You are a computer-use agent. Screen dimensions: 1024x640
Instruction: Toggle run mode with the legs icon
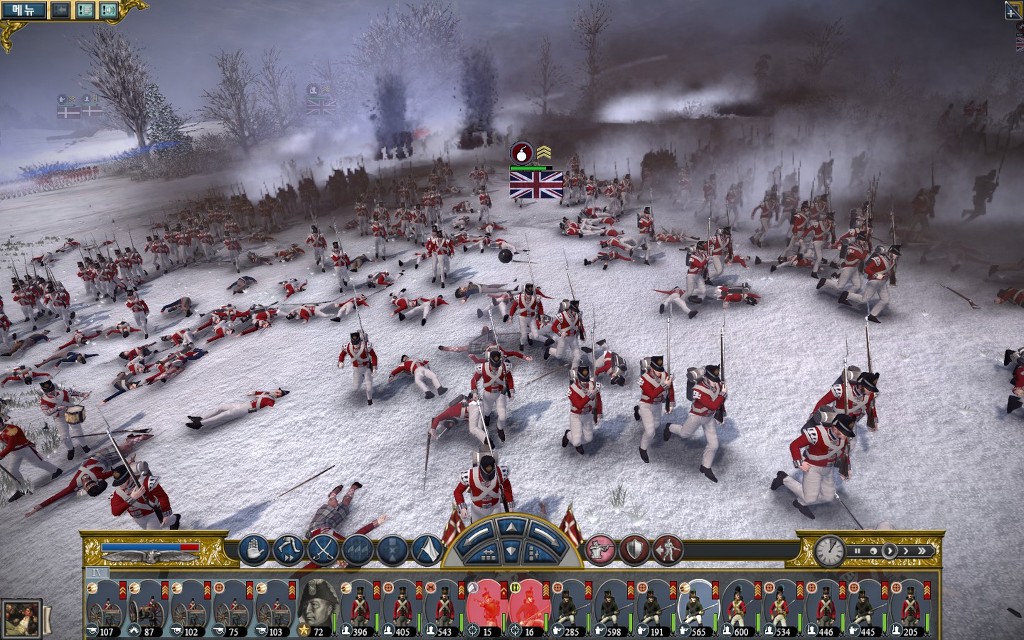click(289, 550)
